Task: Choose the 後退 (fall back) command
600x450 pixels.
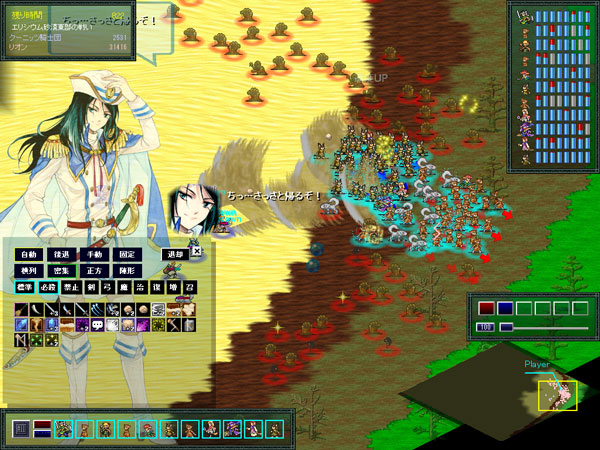Action: click(x=61, y=255)
